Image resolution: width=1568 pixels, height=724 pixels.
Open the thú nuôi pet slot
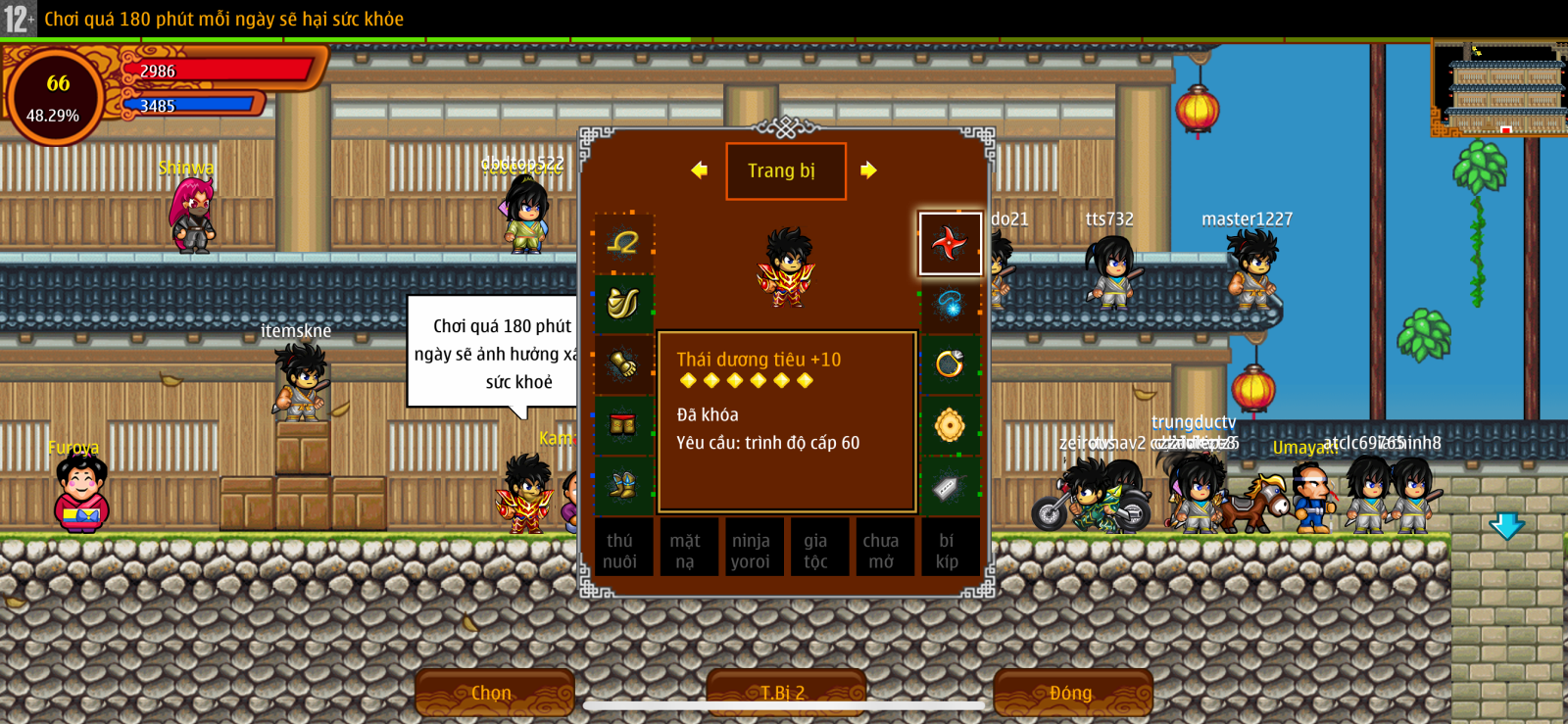pos(619,550)
